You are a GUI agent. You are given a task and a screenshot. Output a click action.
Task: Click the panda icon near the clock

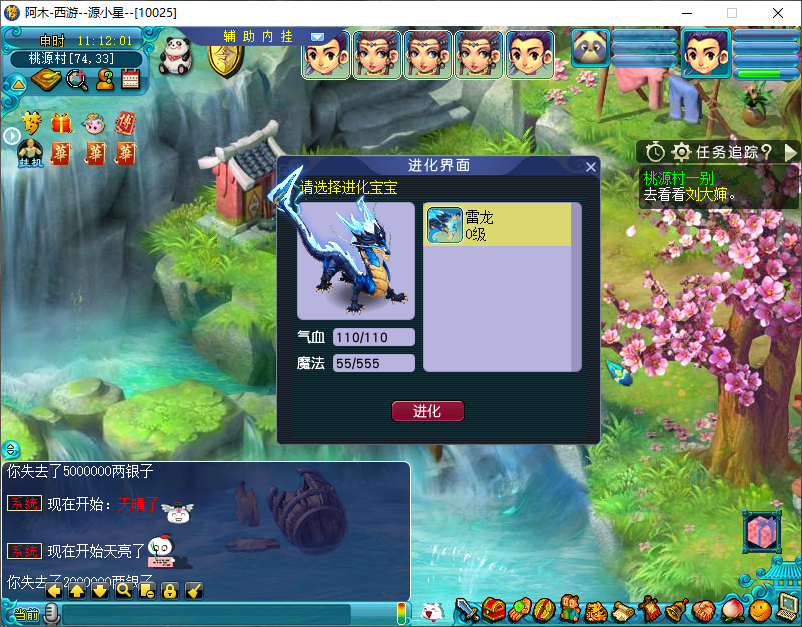pos(176,52)
